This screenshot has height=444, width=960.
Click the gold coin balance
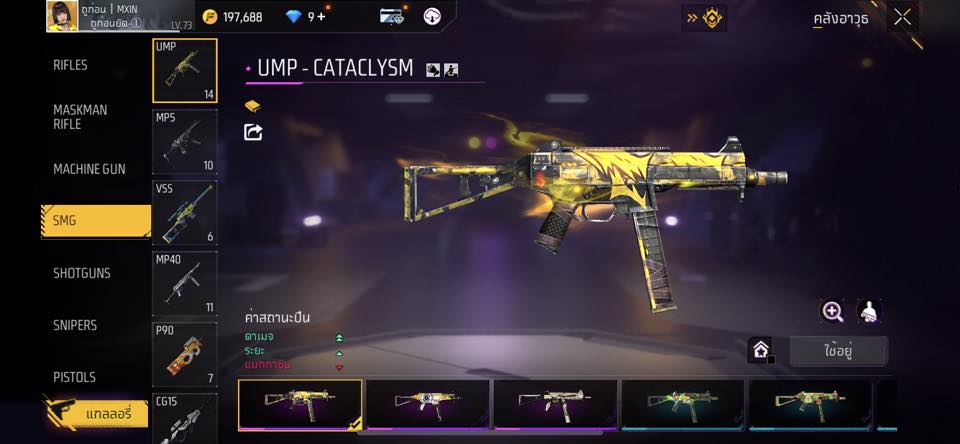[233, 17]
